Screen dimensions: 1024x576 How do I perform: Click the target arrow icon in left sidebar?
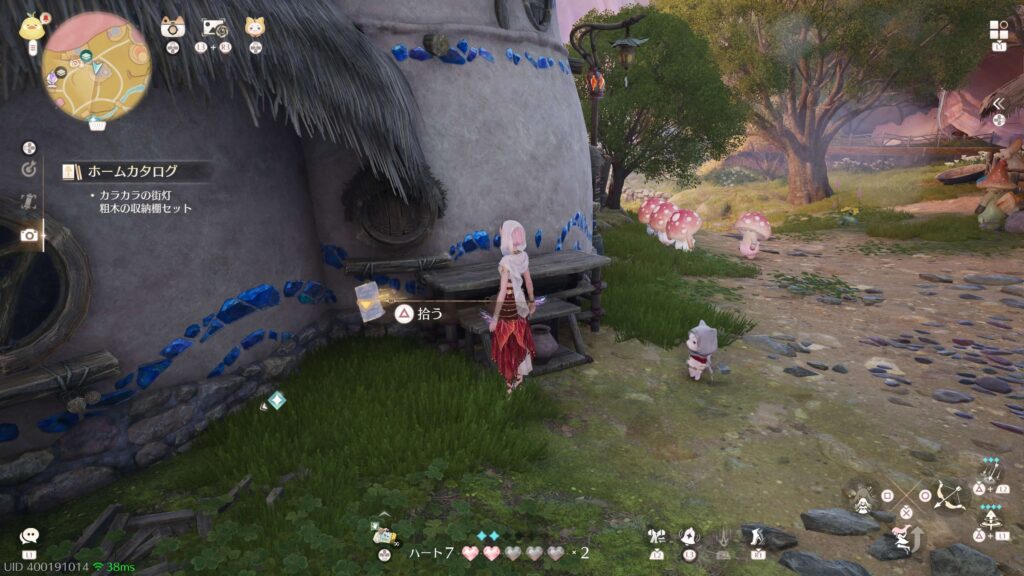pyautogui.click(x=29, y=169)
